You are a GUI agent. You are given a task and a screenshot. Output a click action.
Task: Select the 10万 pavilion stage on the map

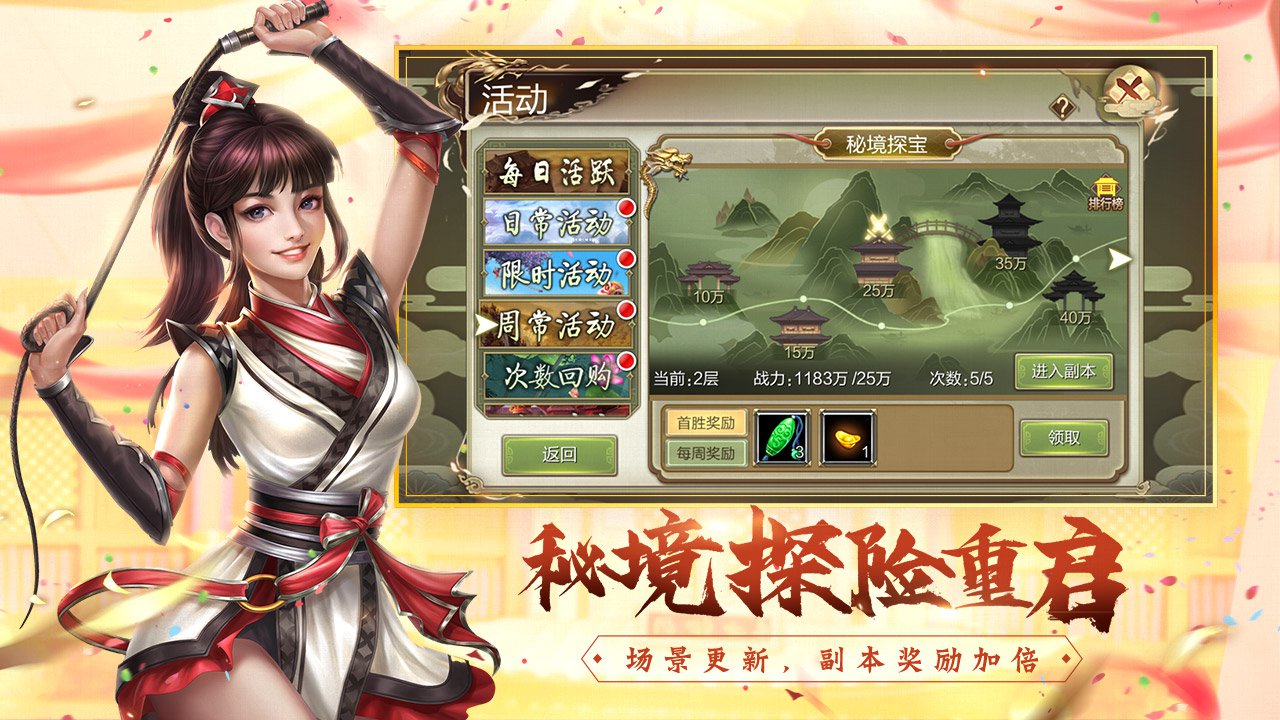point(708,278)
